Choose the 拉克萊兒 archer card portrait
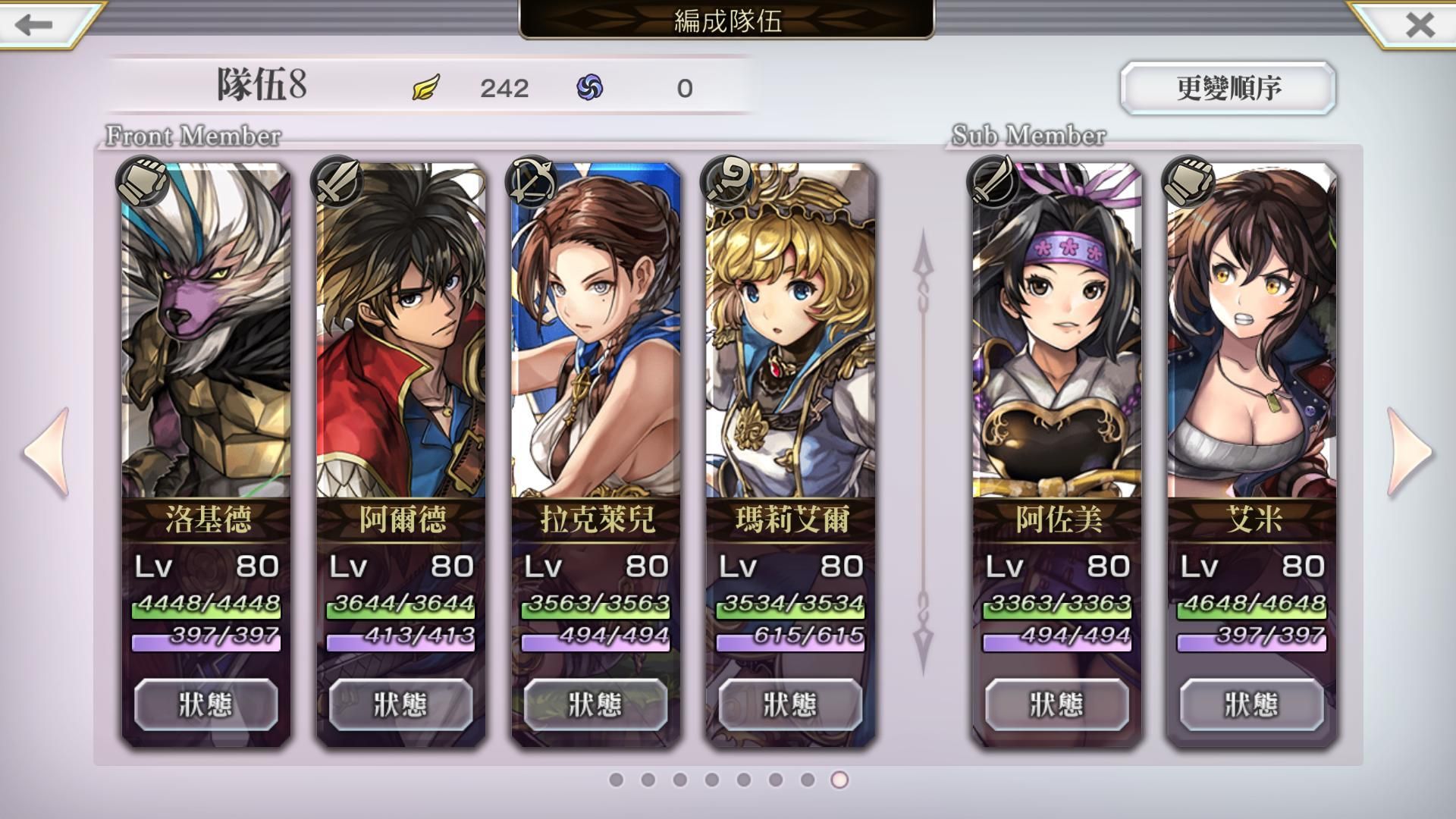Viewport: 1456px width, 819px height. 596,334
